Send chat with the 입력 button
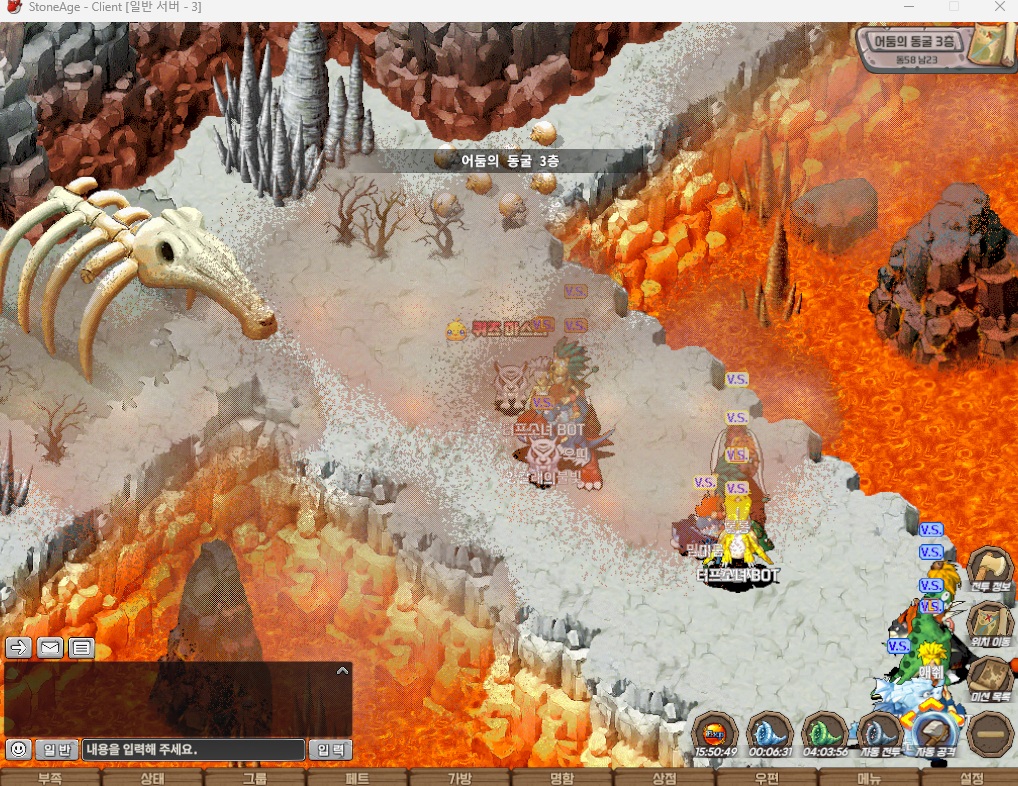 [330, 749]
